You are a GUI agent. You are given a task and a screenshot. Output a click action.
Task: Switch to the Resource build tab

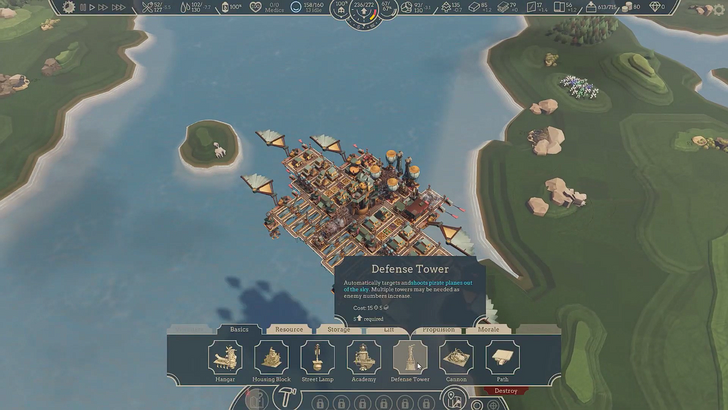(x=289, y=329)
